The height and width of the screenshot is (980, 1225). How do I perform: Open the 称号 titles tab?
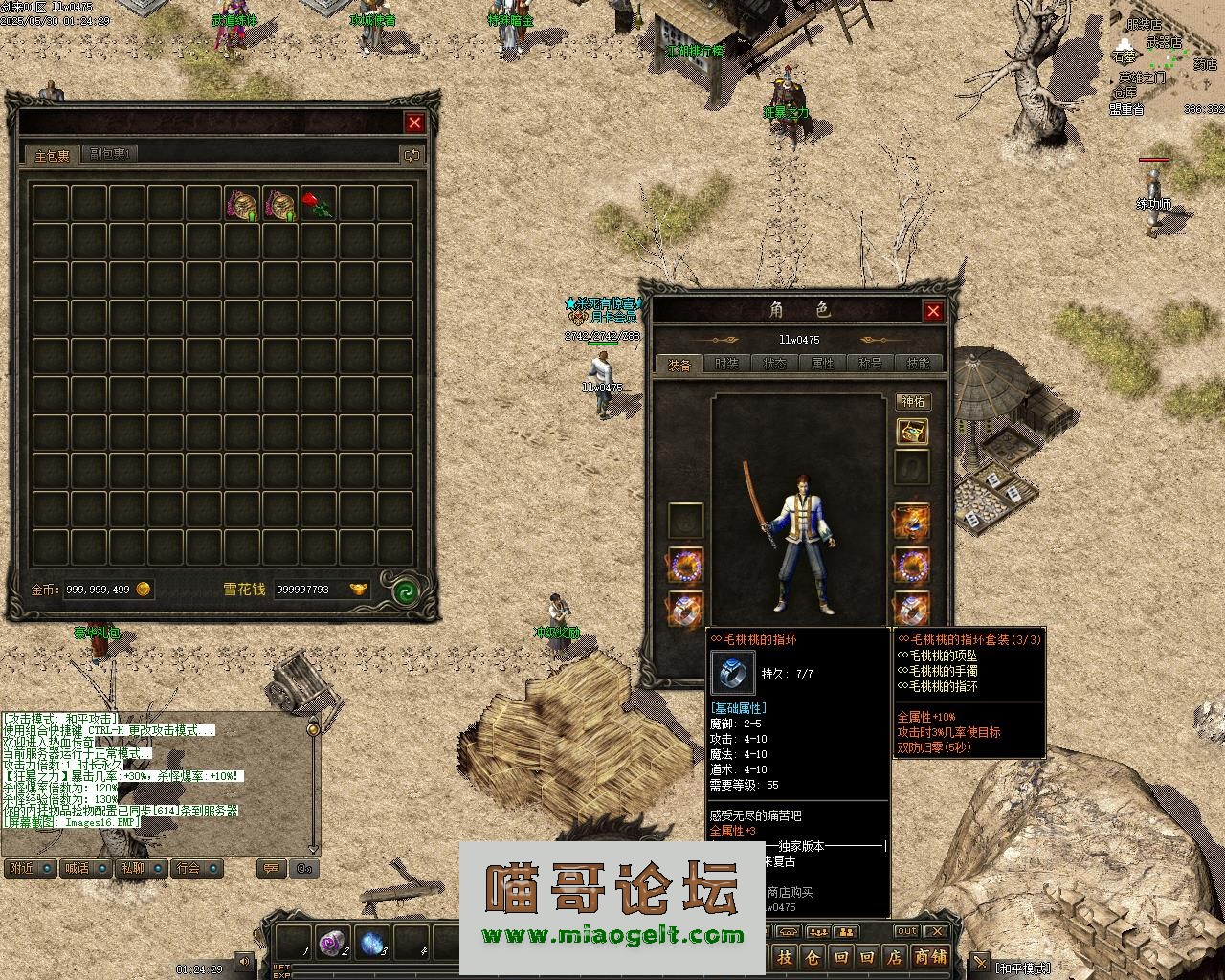(x=871, y=364)
